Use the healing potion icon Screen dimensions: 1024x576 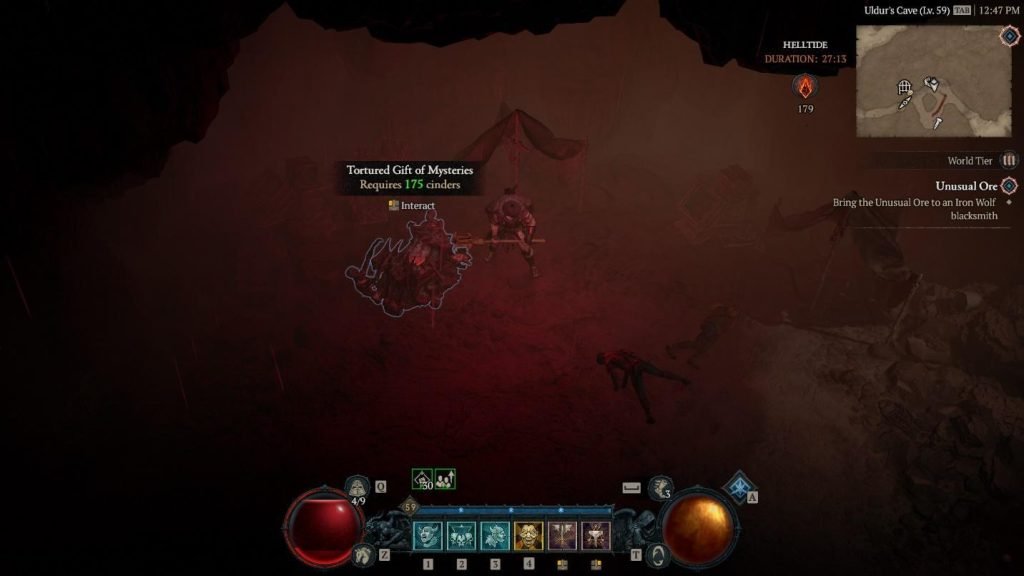coord(358,487)
